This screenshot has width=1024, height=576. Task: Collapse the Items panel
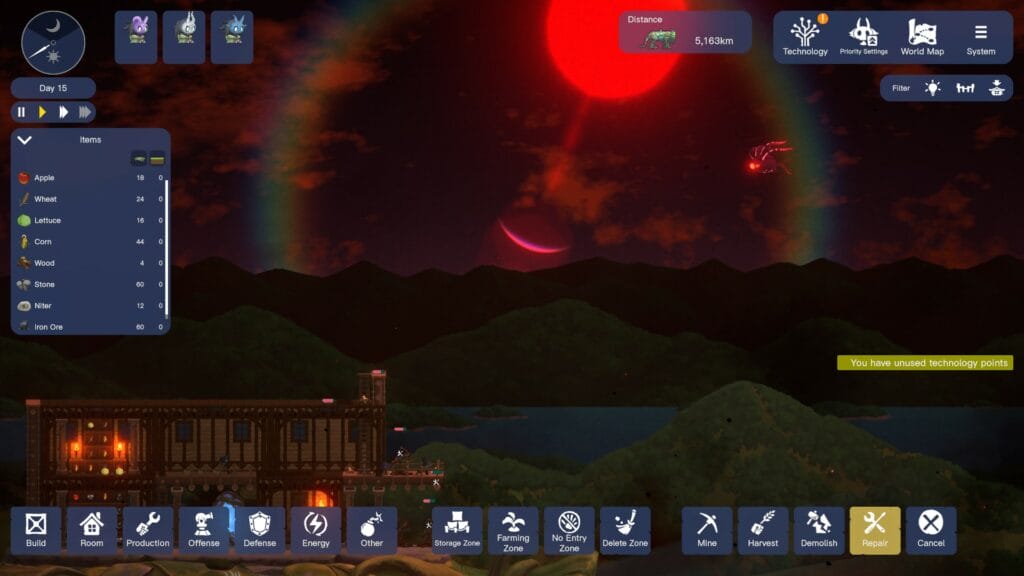pyautogui.click(x=25, y=140)
